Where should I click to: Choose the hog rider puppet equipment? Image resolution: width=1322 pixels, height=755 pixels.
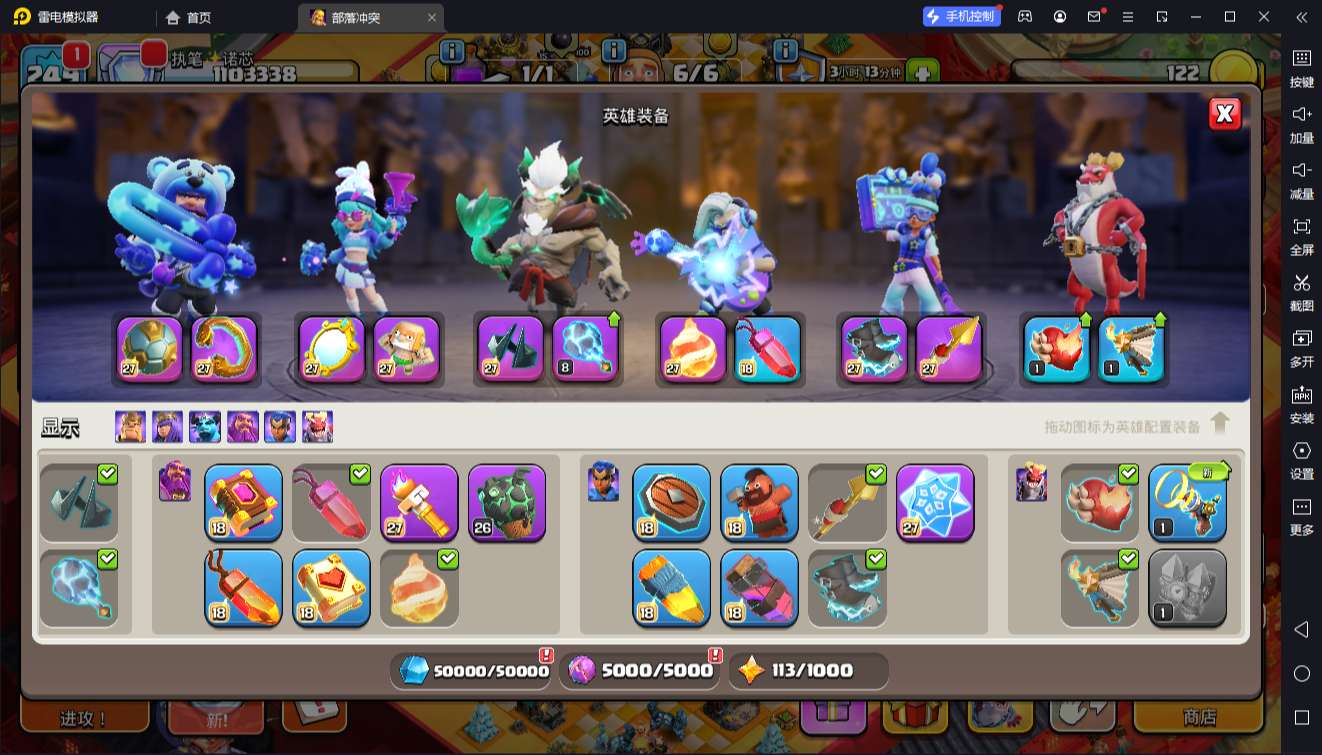click(x=759, y=503)
